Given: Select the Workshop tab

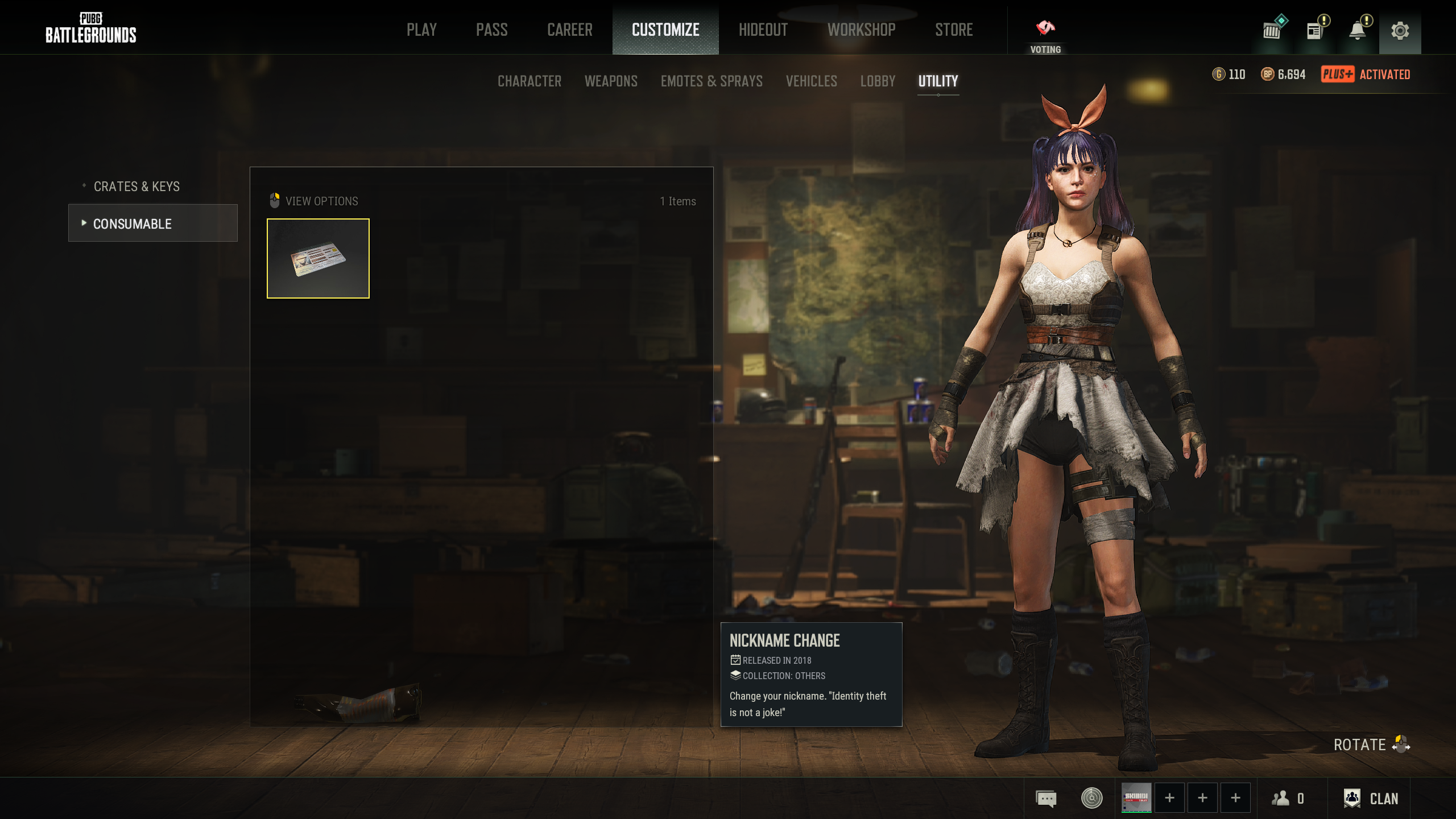Looking at the screenshot, I should (861, 30).
